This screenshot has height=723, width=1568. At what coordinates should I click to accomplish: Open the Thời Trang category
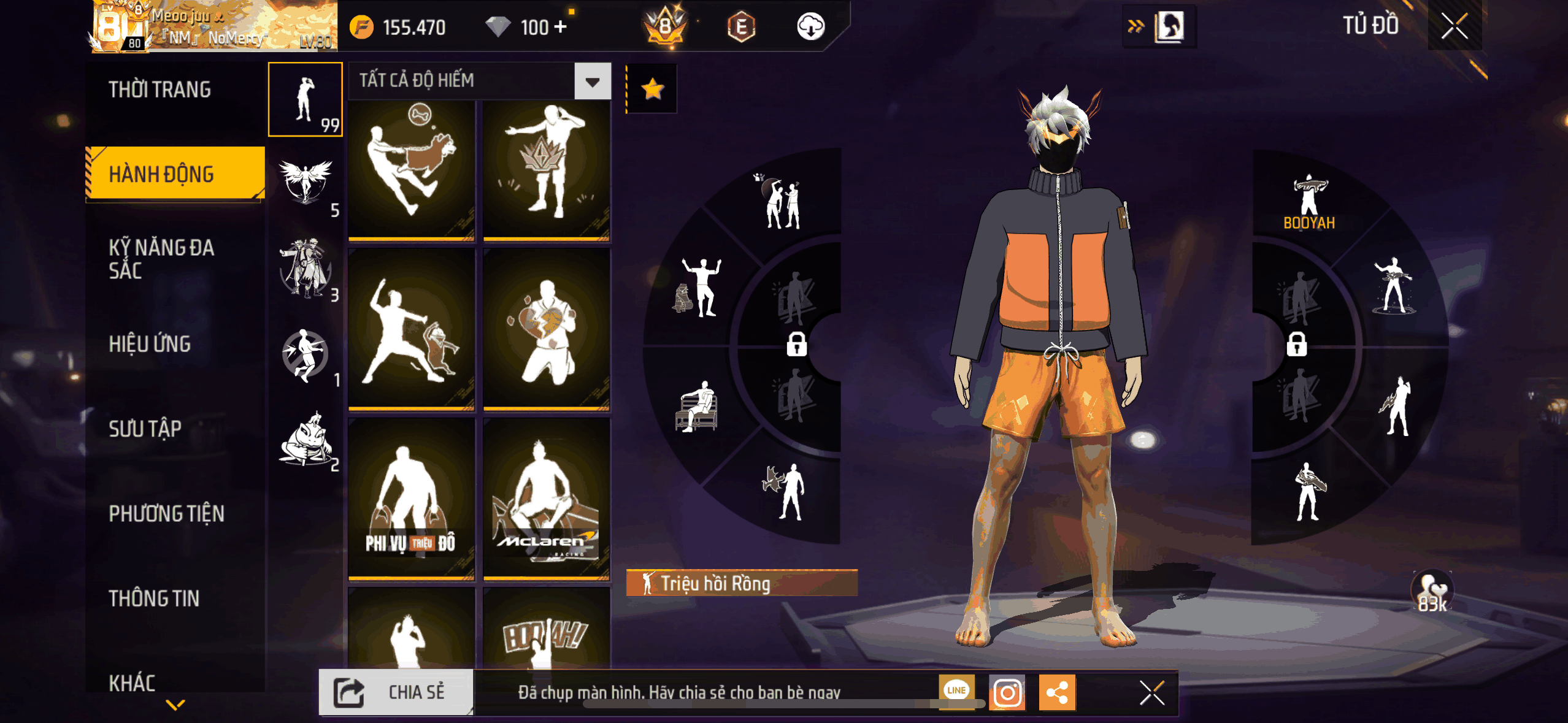point(160,90)
